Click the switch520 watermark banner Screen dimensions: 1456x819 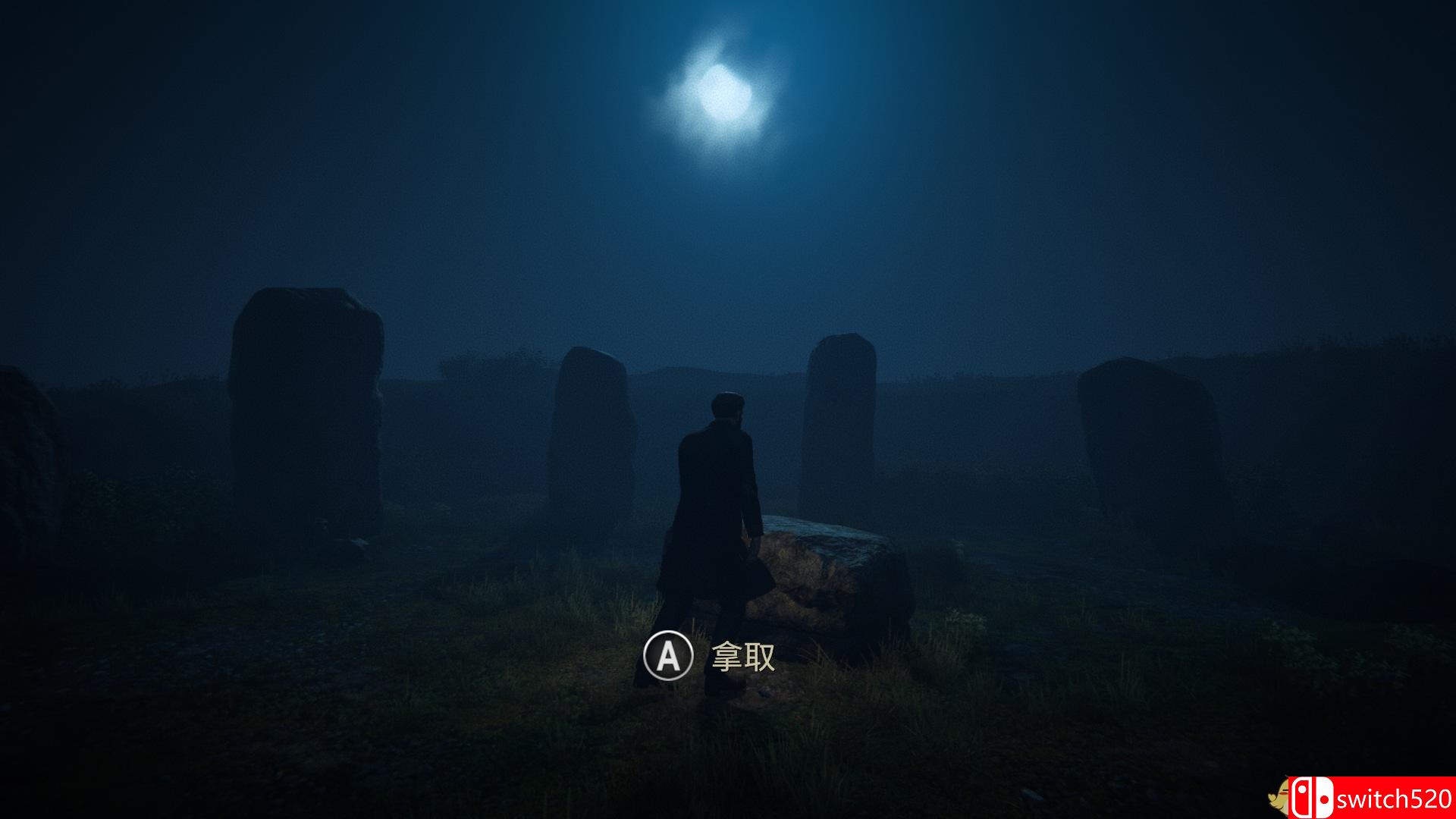coord(1372,797)
